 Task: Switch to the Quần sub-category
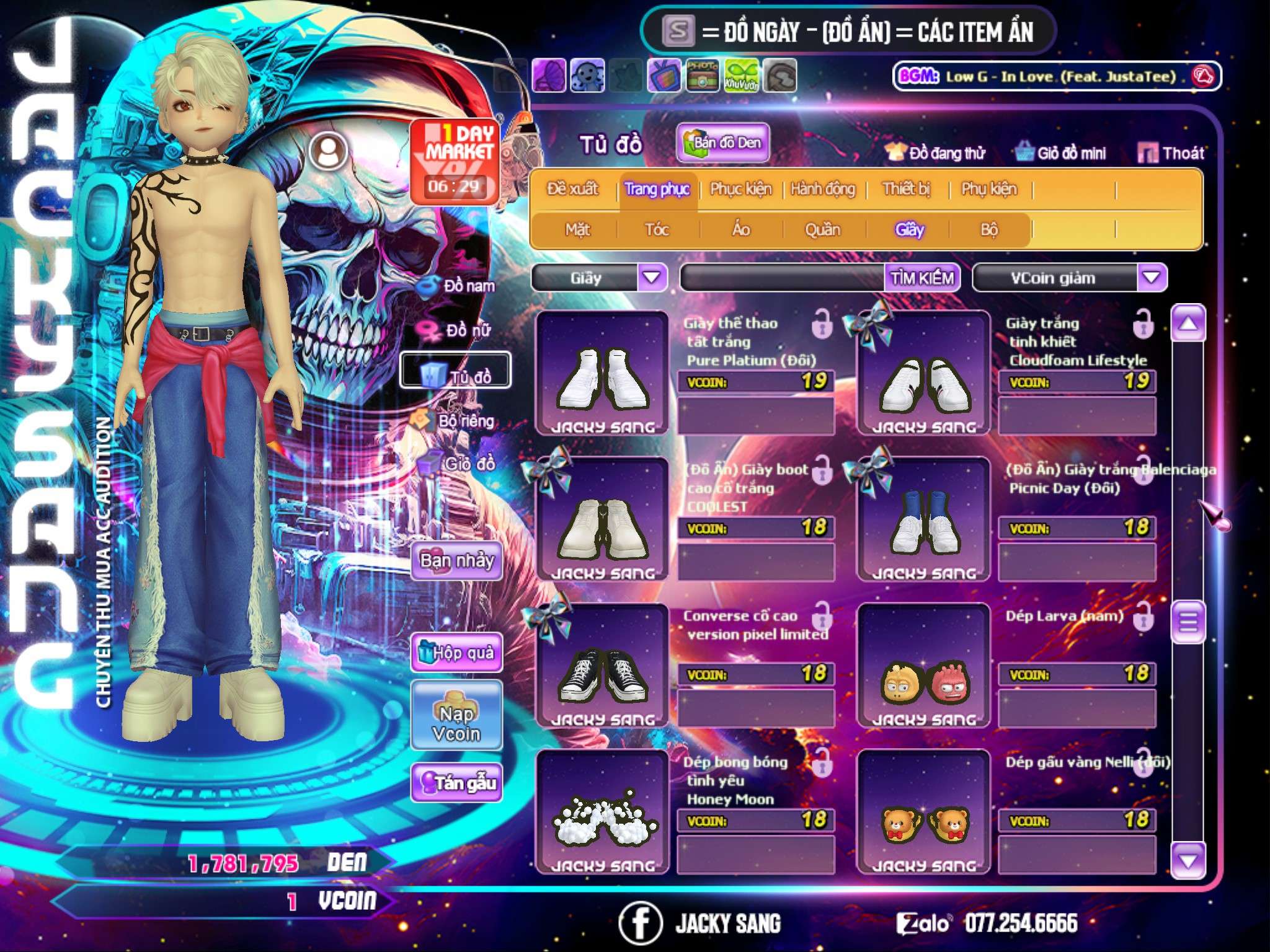tap(822, 230)
